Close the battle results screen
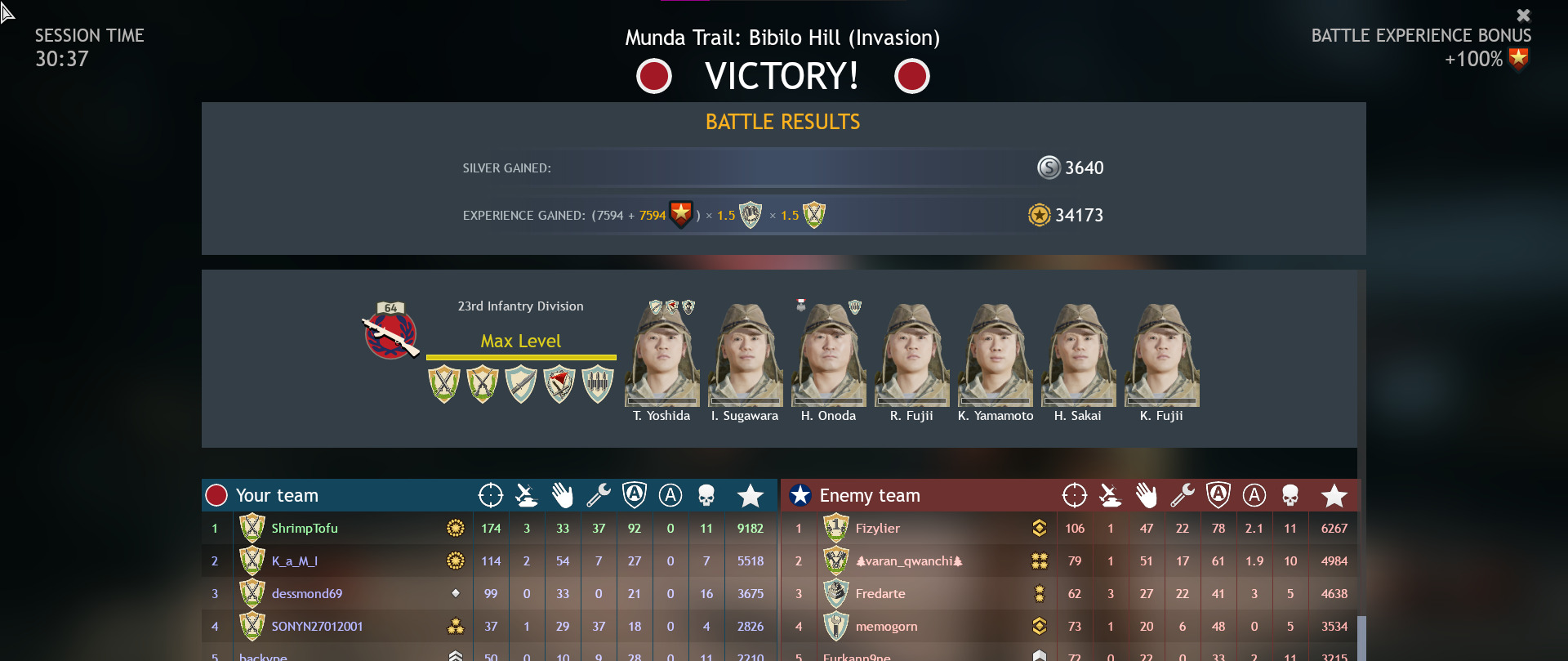This screenshot has width=1568, height=661. point(1524,15)
